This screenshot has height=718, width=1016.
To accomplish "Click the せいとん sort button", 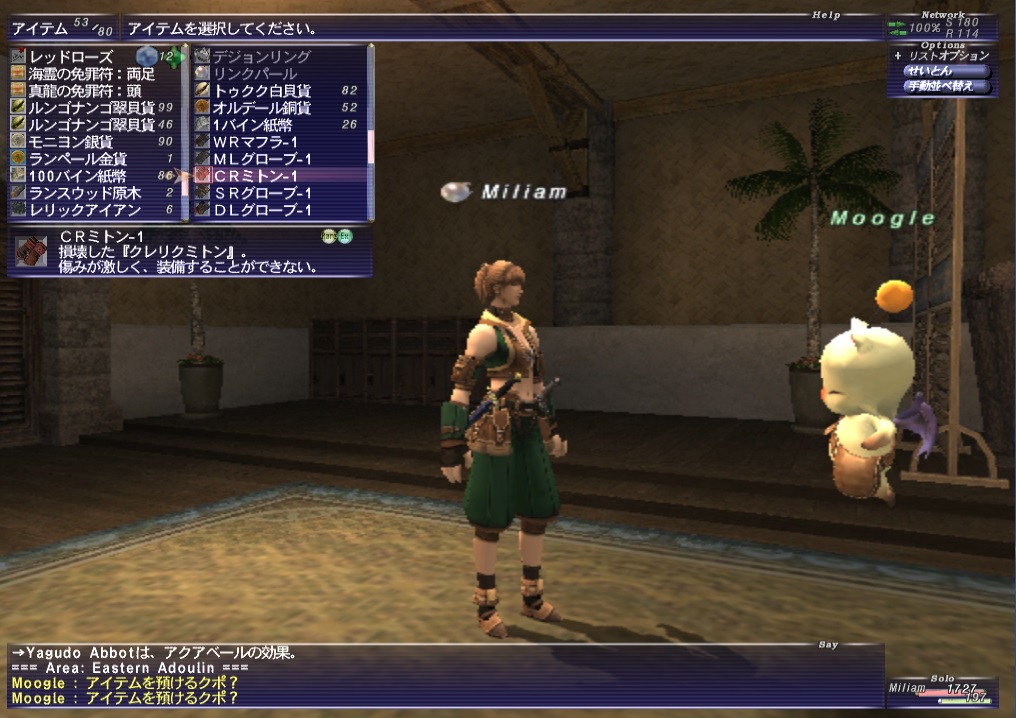I will (929, 71).
